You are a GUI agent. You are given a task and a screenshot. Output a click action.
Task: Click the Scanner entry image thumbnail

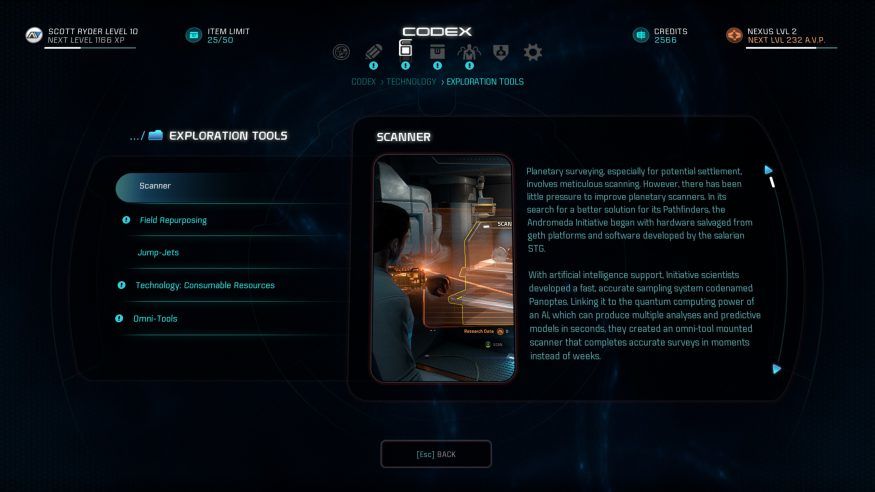coord(443,268)
